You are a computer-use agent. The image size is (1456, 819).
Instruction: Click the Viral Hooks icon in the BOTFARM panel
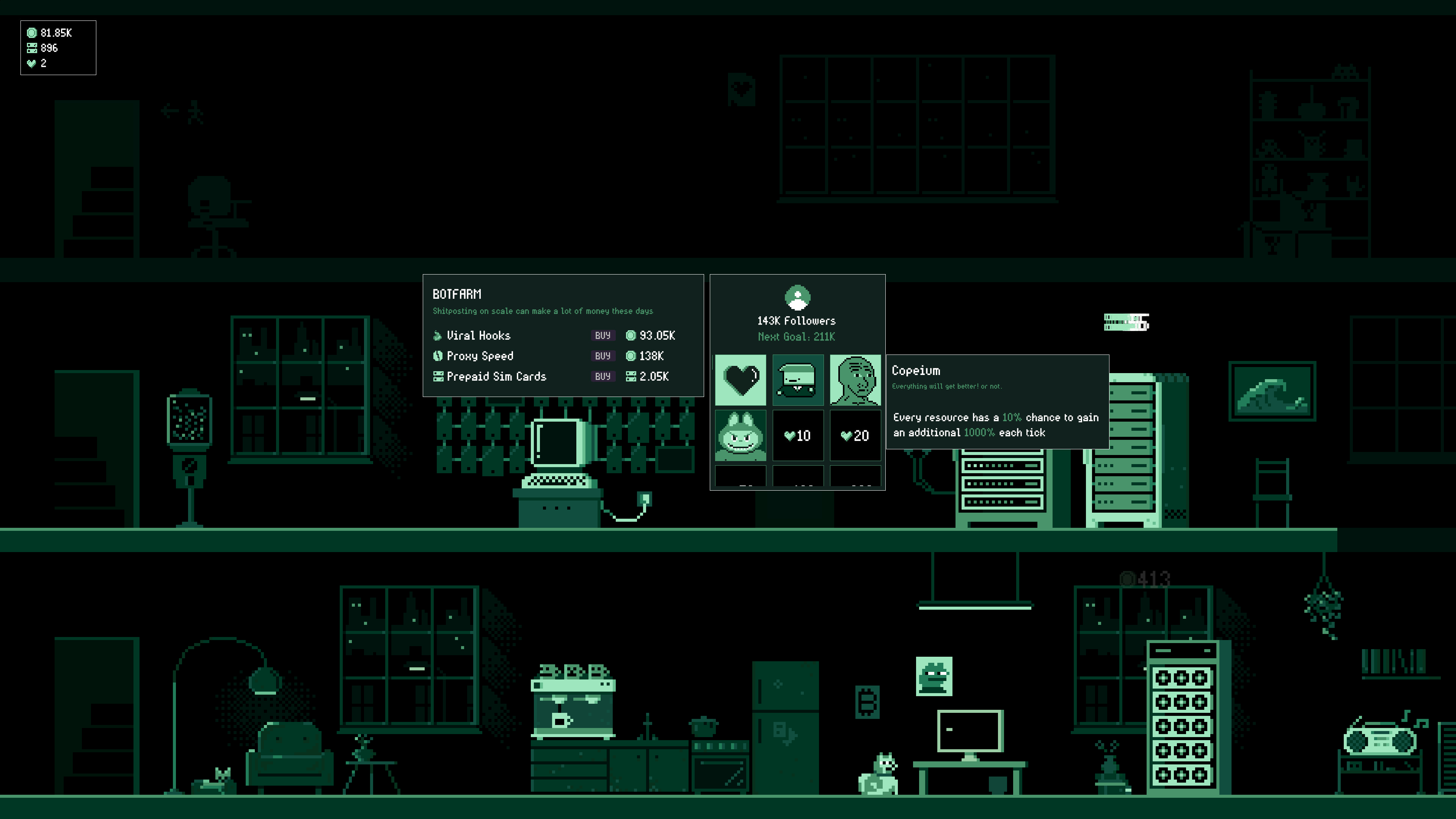[438, 335]
